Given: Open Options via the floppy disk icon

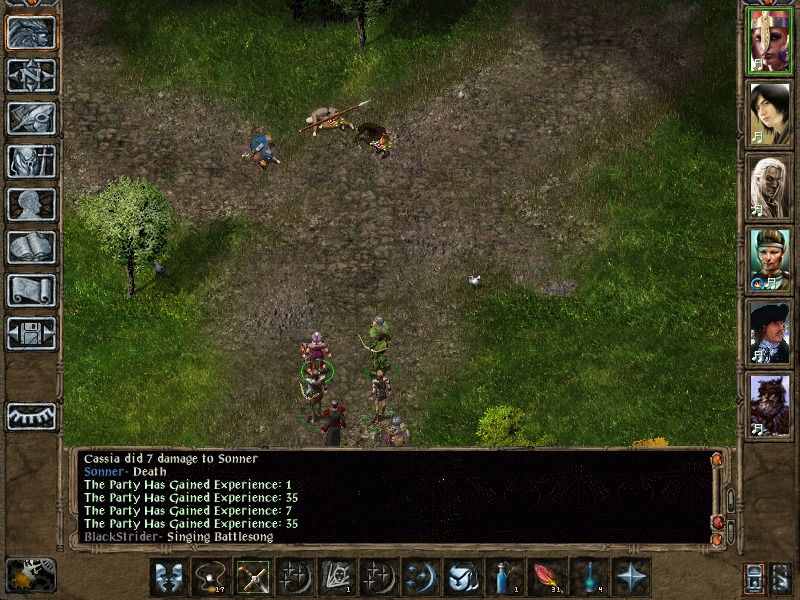Looking at the screenshot, I should [31, 333].
